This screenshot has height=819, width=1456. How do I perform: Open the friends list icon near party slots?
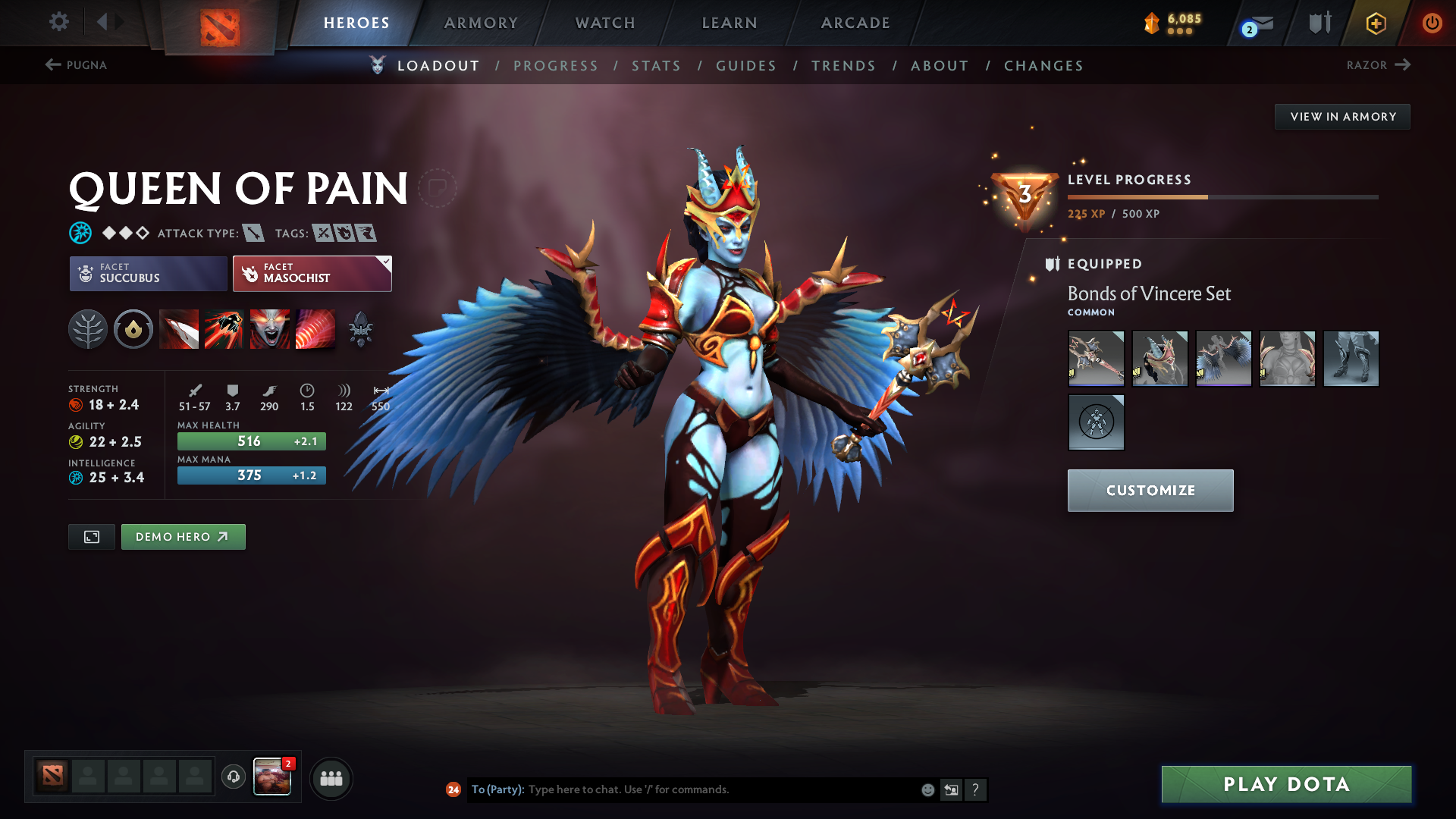click(x=331, y=778)
